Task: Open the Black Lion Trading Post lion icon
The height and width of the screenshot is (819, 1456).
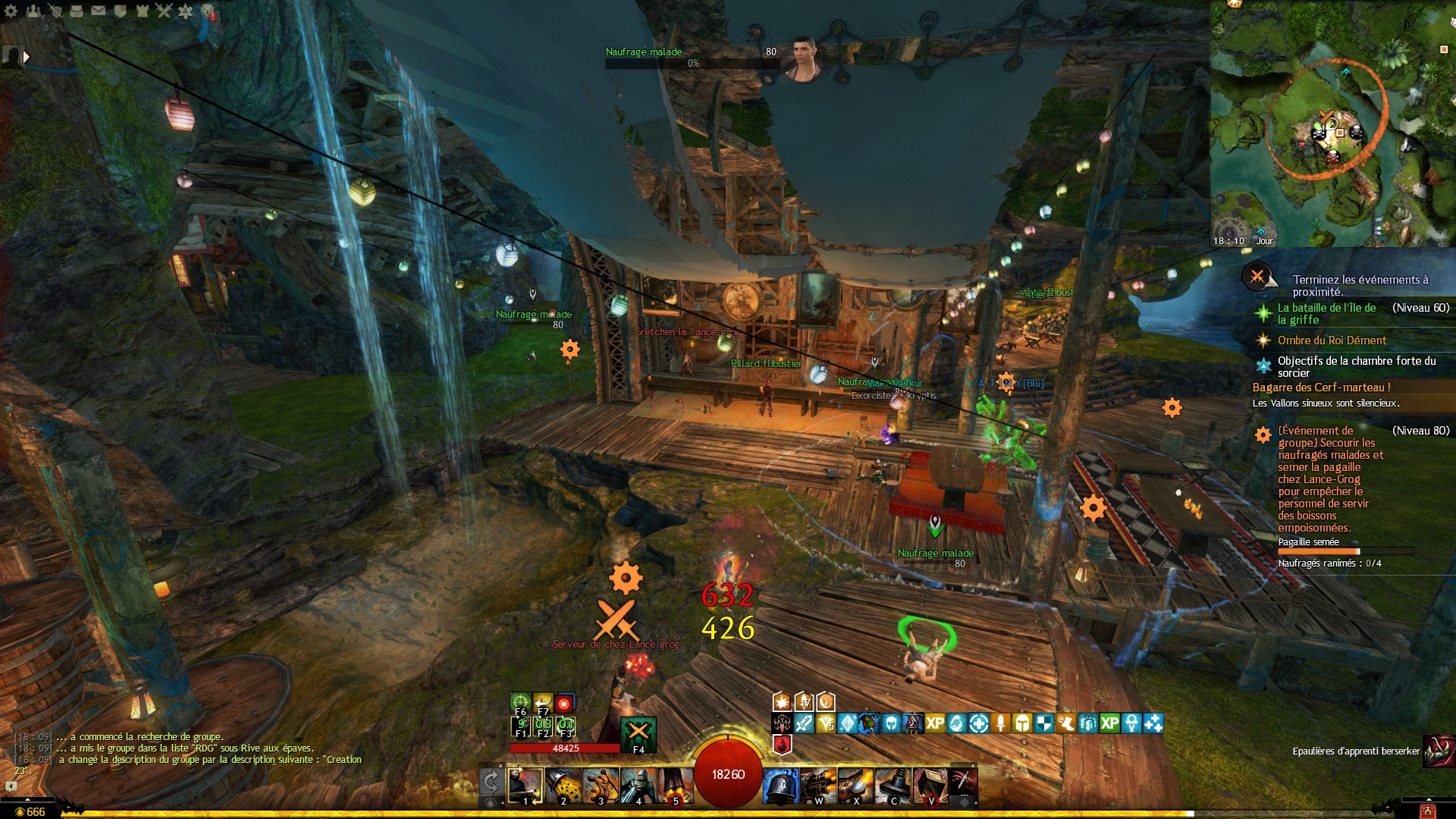Action: (208, 11)
